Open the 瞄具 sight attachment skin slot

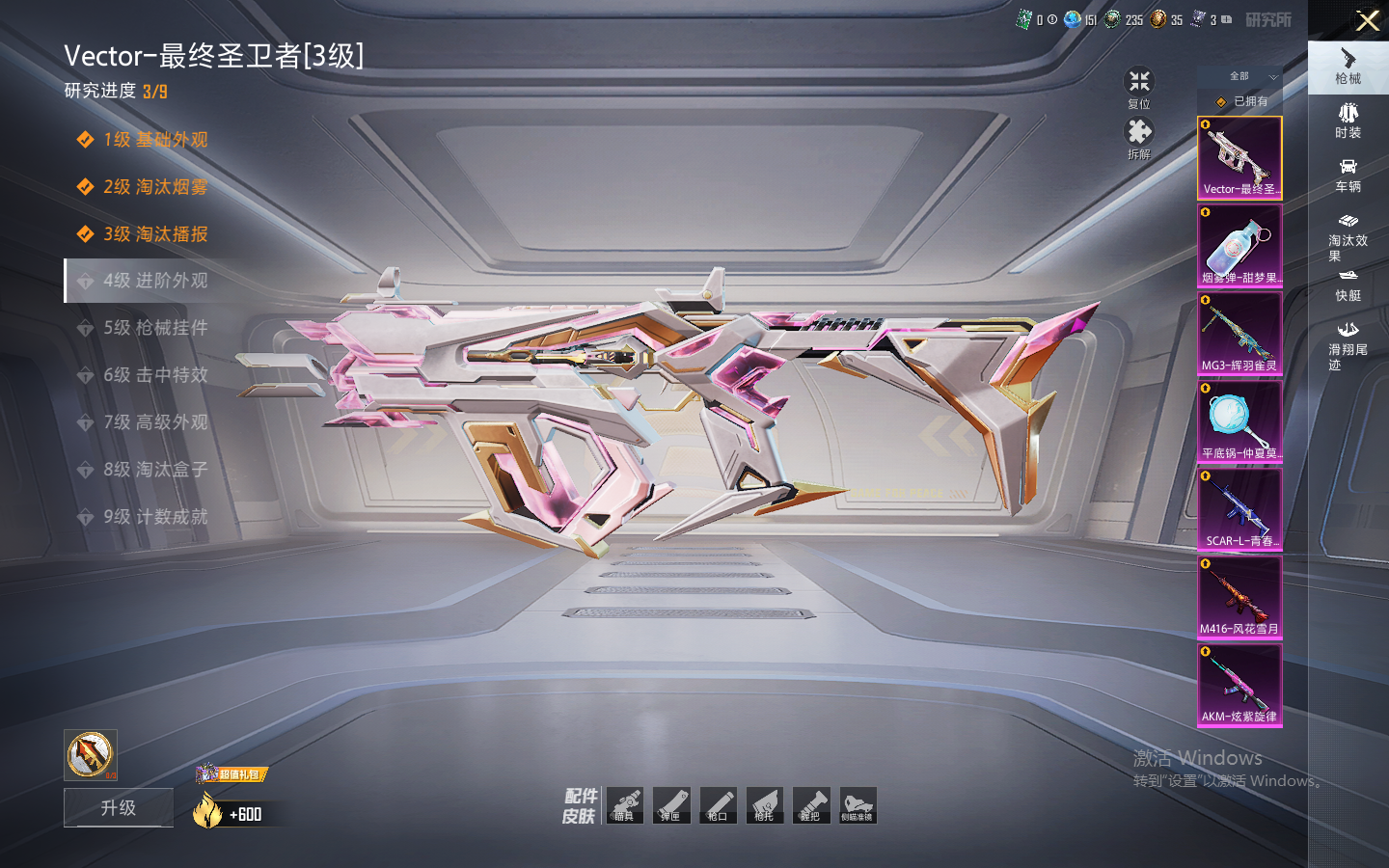[625, 805]
